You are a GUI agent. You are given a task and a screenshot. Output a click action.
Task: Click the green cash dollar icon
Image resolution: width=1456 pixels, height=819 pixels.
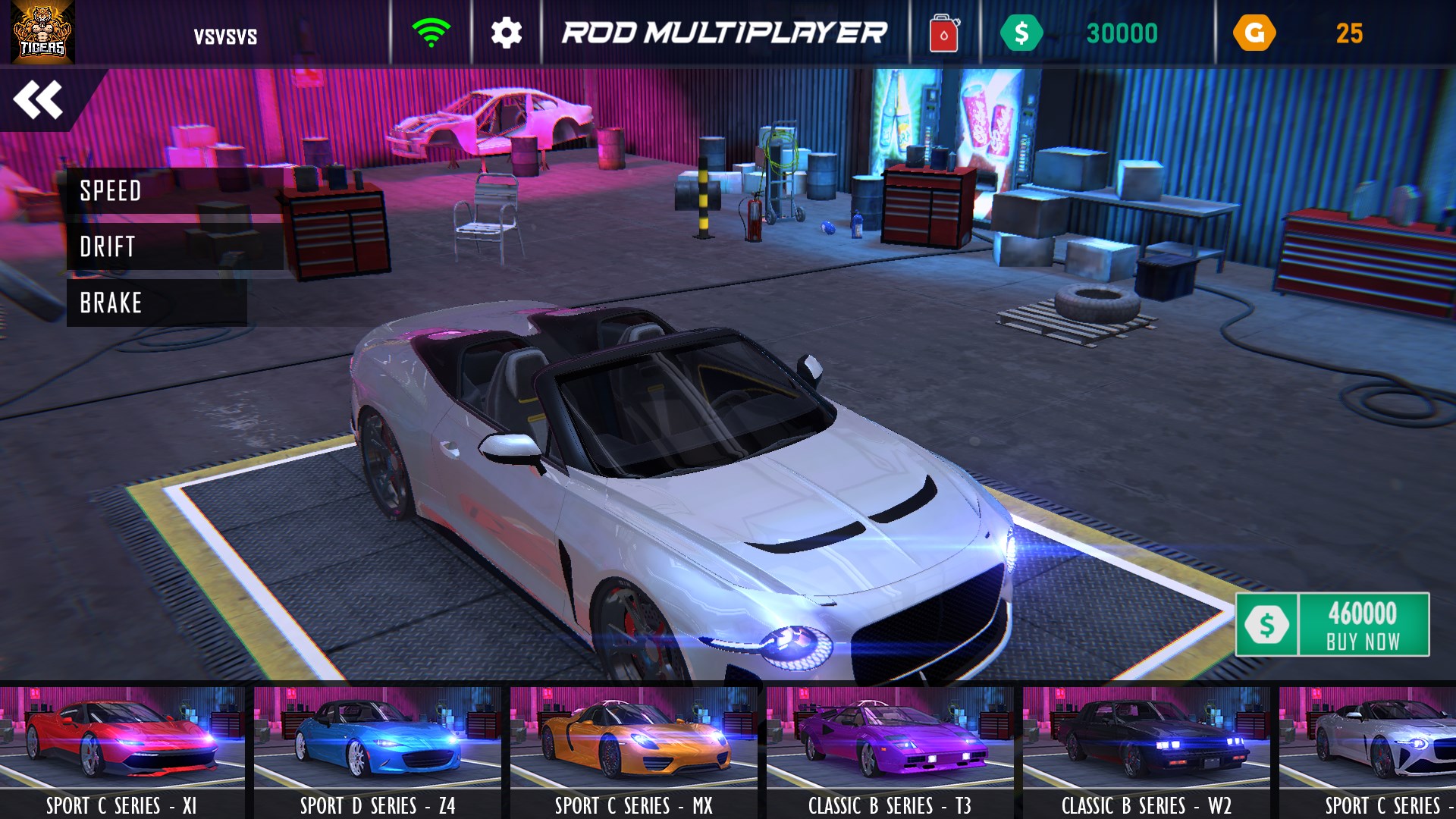pos(1024,32)
